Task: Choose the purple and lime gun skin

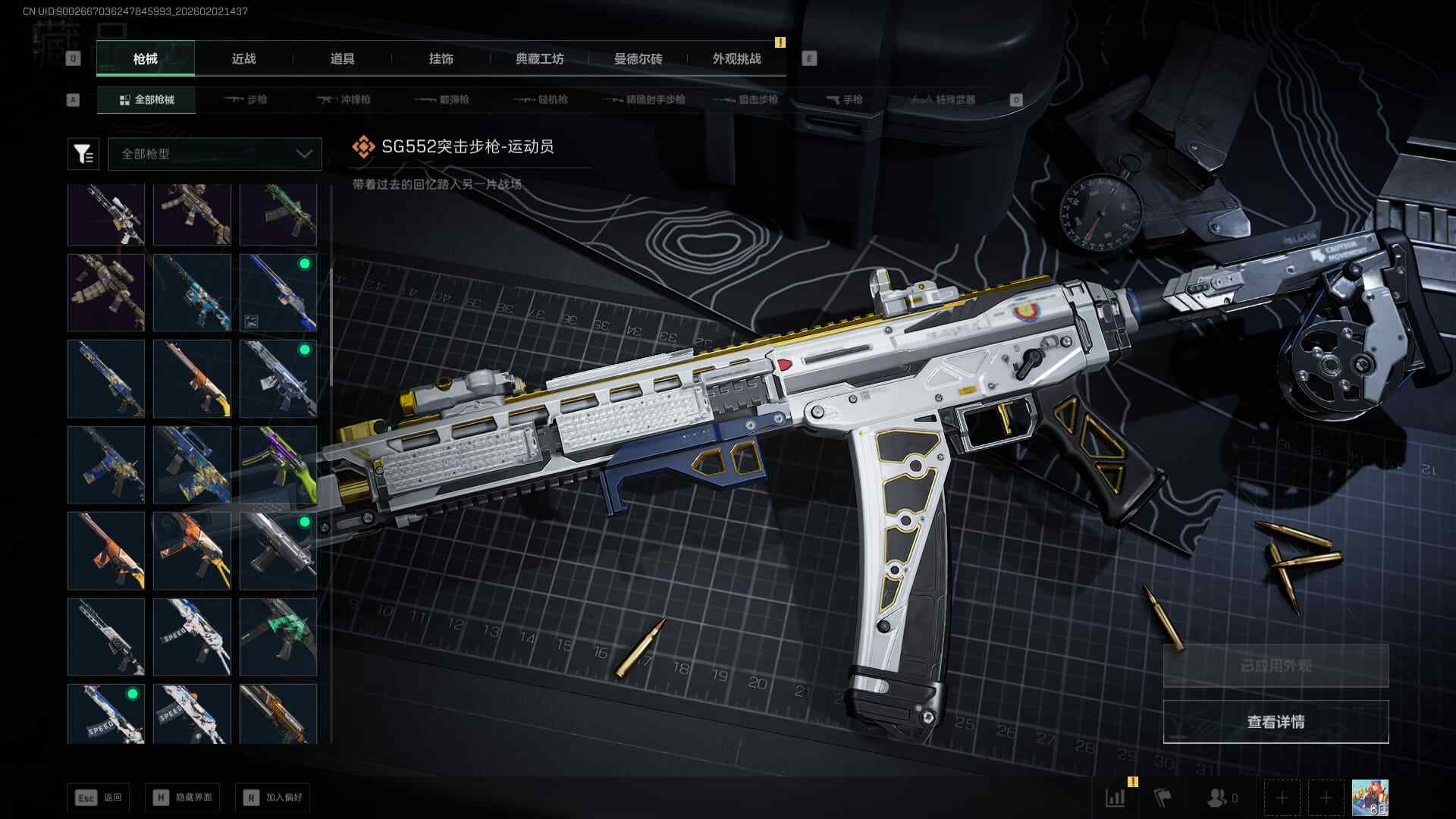Action: 278,465
